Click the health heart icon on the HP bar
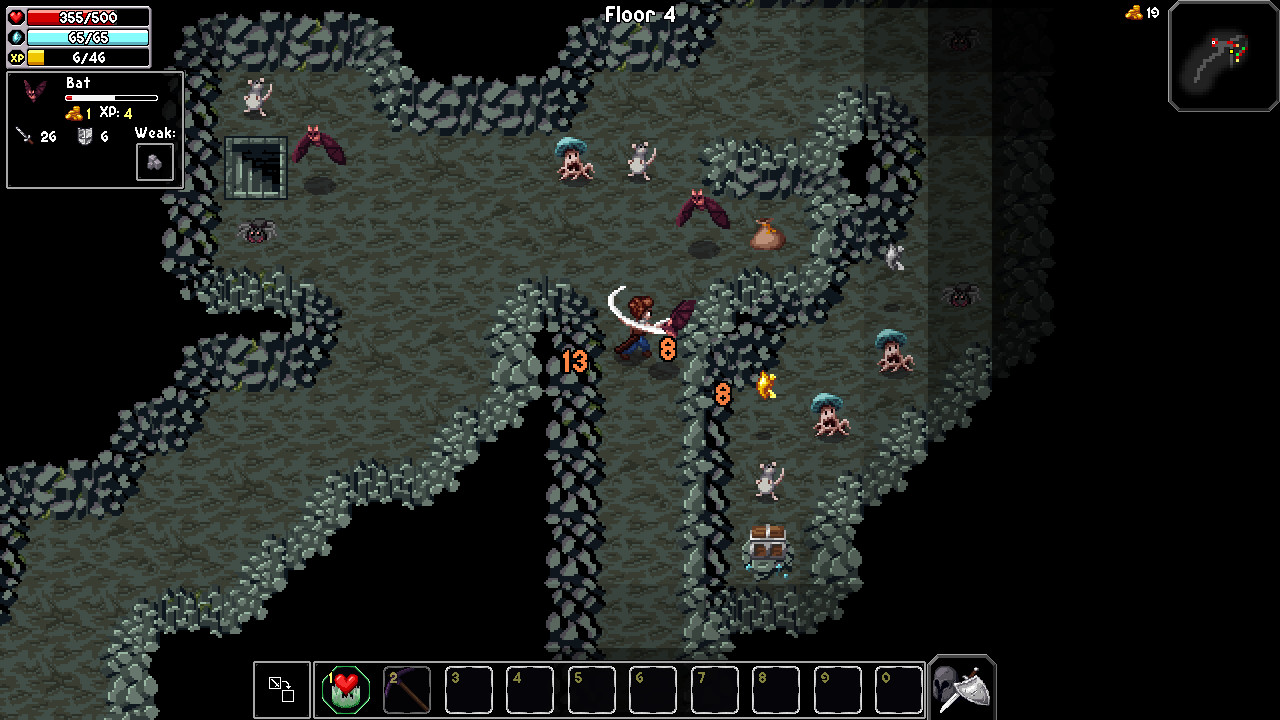Image resolution: width=1280 pixels, height=720 pixels. (x=14, y=17)
